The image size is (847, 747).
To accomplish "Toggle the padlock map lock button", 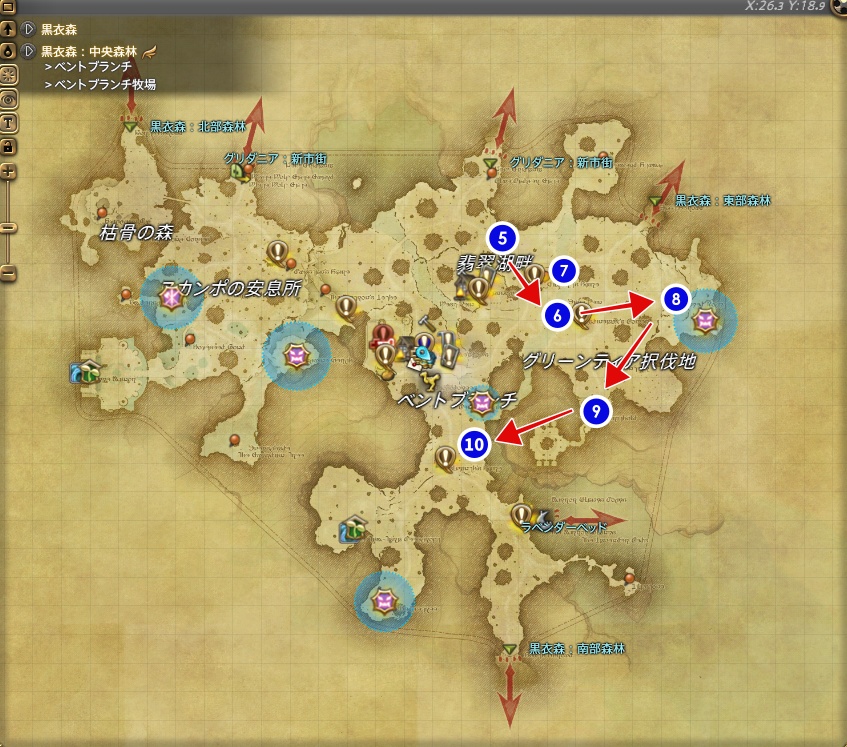I will (x=8, y=146).
